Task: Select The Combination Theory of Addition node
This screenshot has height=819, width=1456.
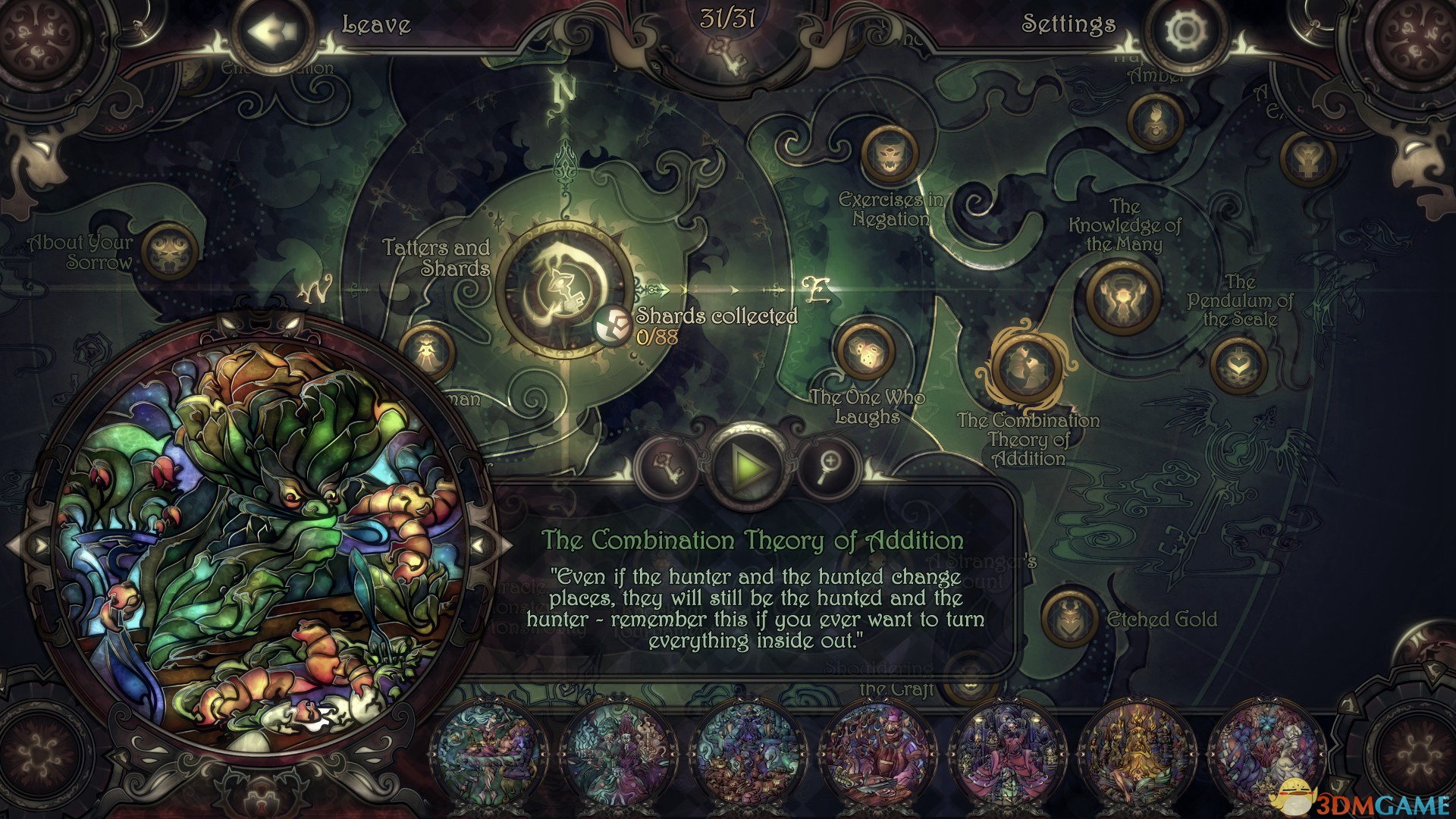Action: [1025, 367]
